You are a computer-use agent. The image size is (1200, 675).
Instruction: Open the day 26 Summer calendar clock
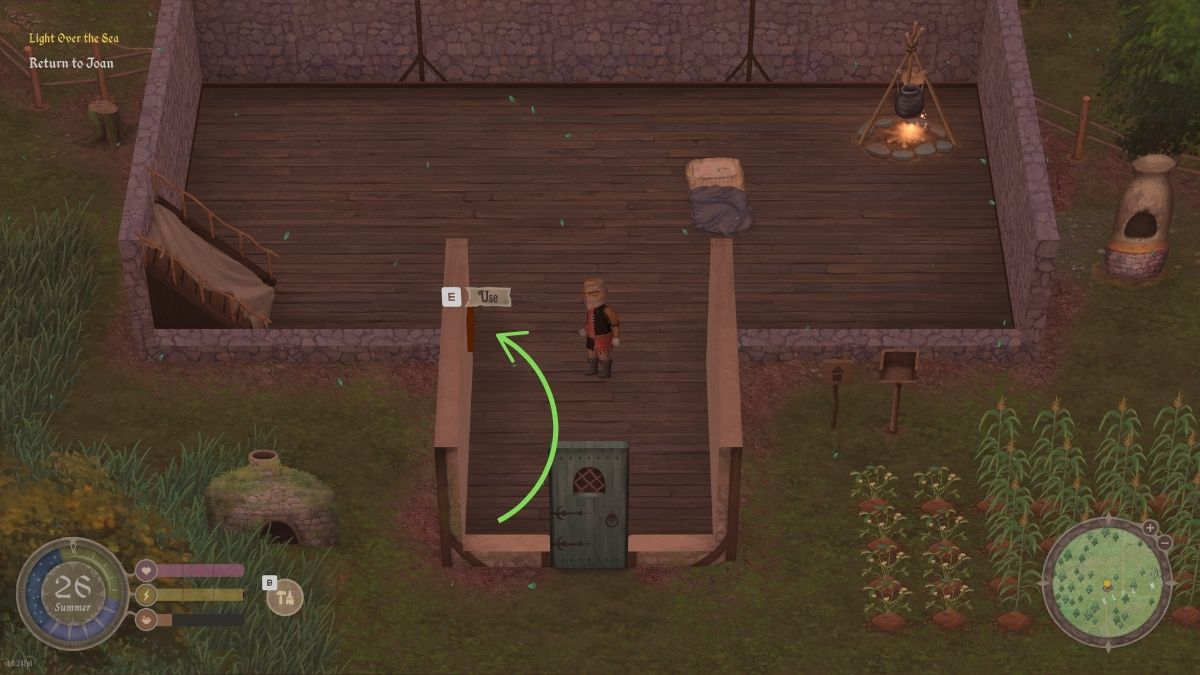point(73,594)
